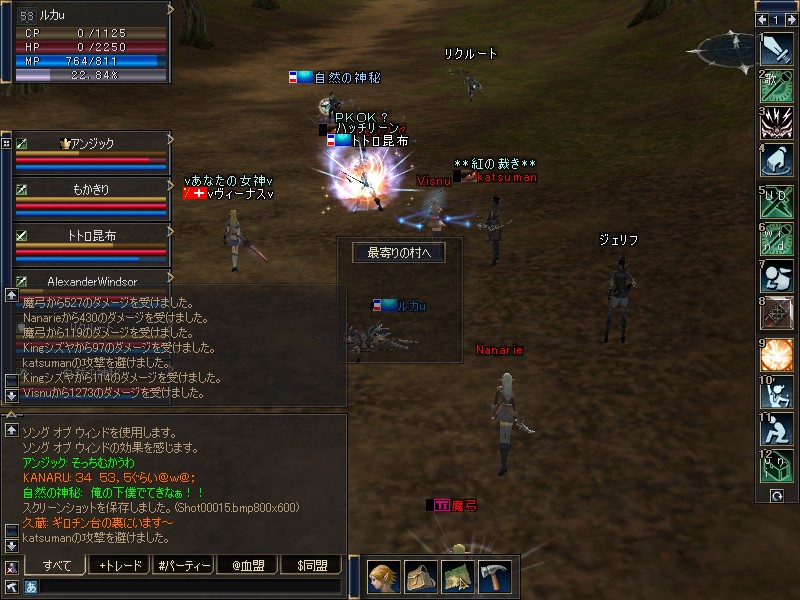The height and width of the screenshot is (600, 800).
Task: Click the chat text input field
Action: pos(185,587)
